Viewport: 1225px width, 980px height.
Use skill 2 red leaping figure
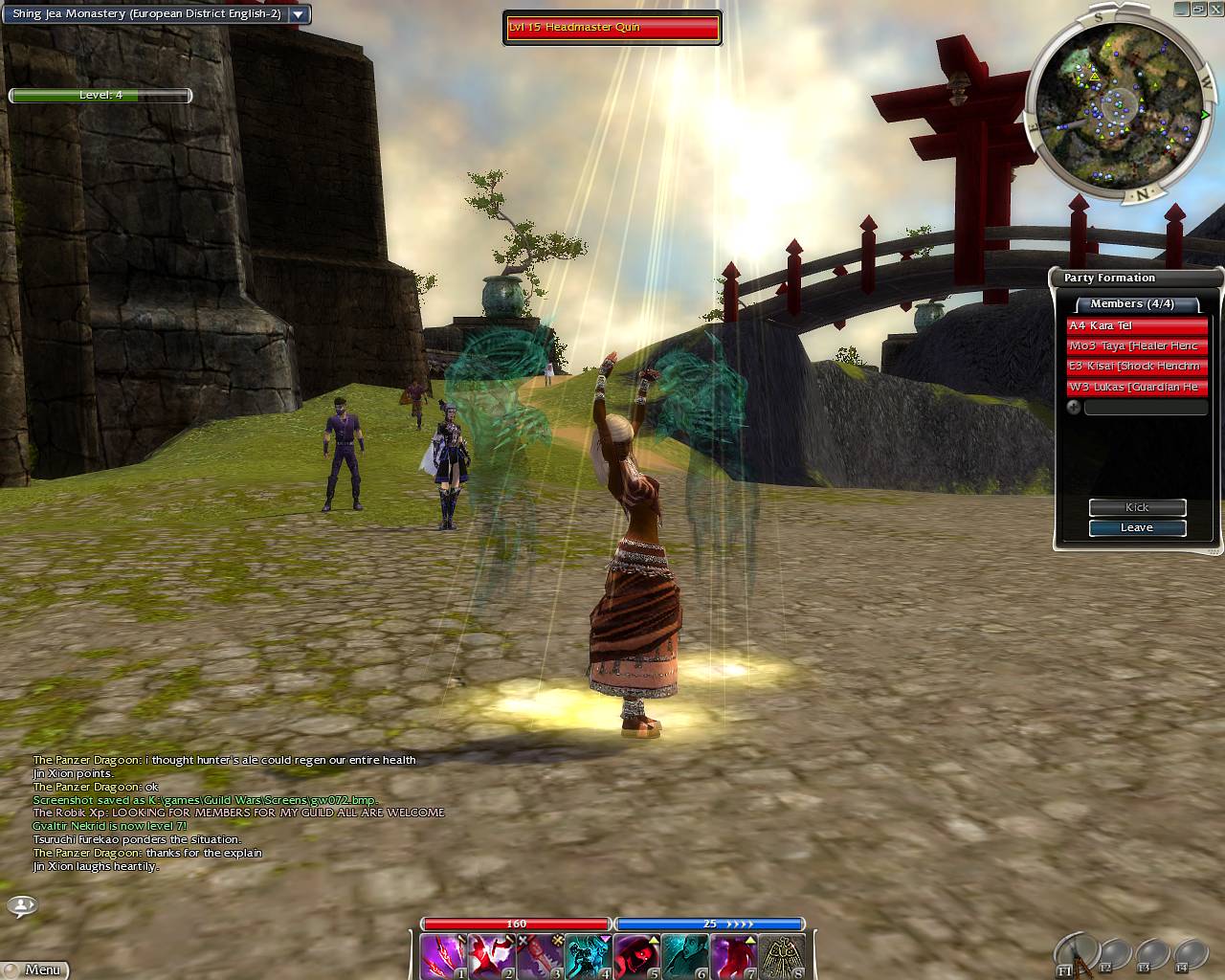pyautogui.click(x=492, y=956)
